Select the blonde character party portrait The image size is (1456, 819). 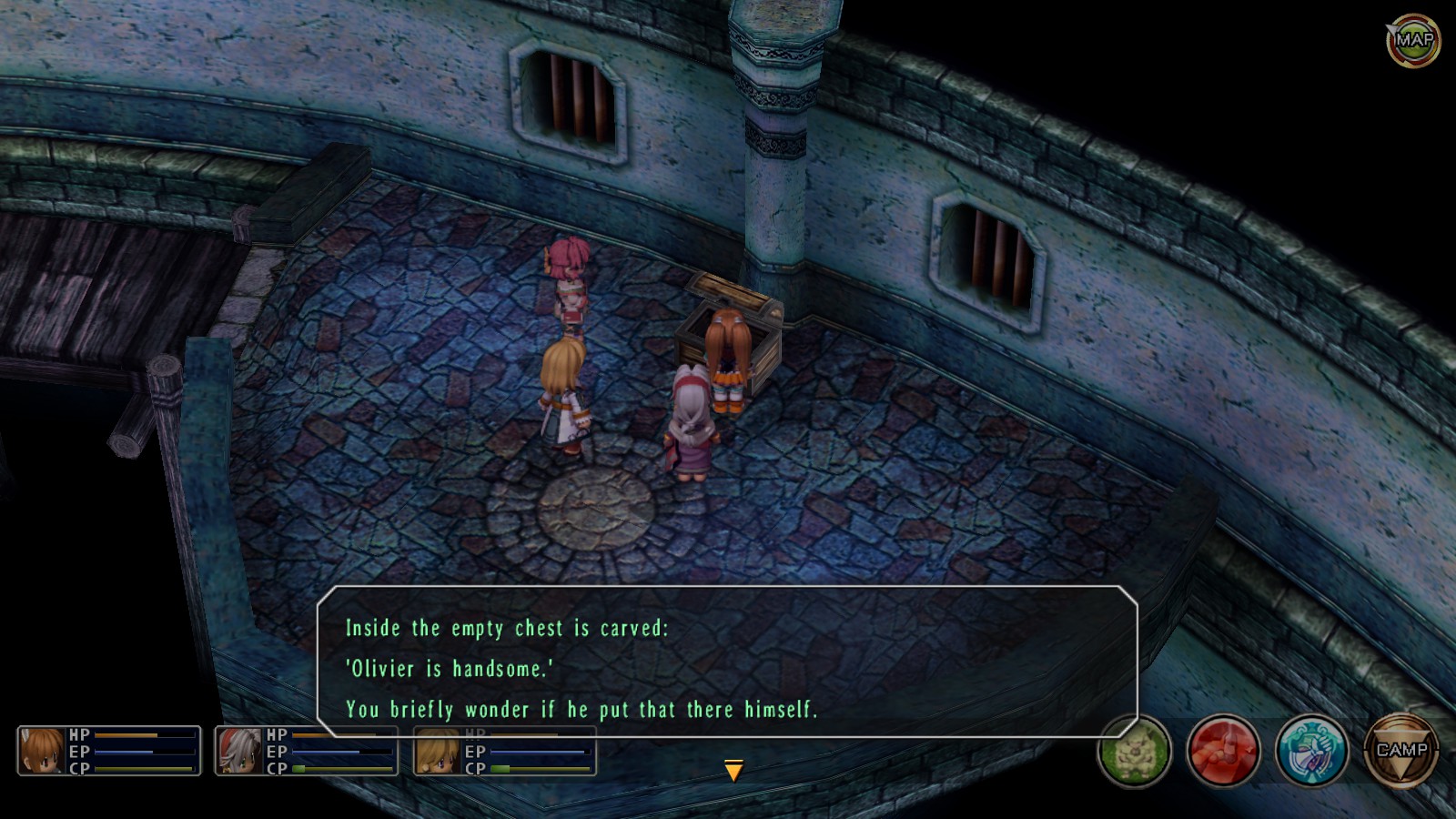(x=438, y=751)
